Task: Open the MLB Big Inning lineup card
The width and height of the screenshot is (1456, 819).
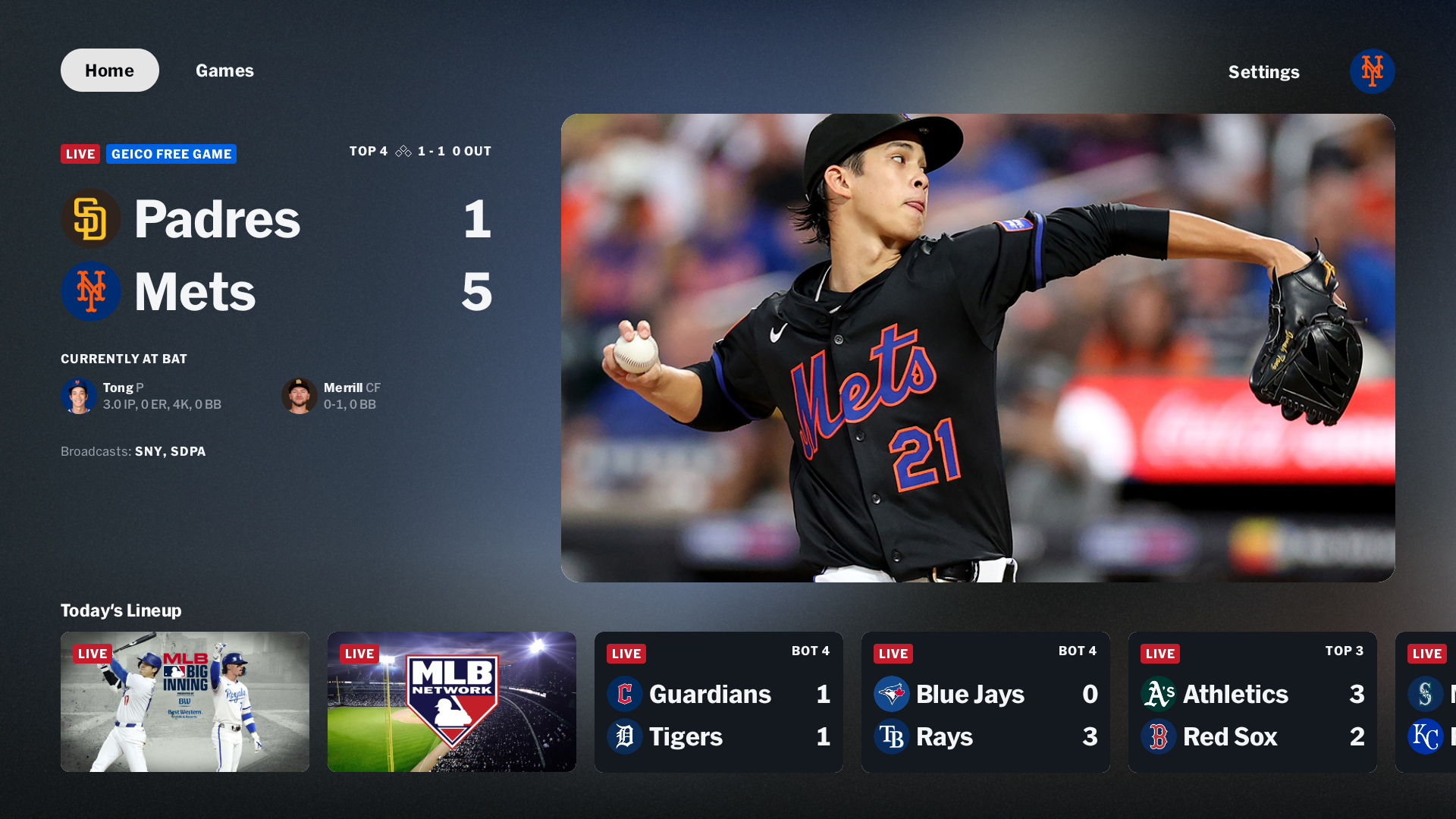Action: point(184,701)
